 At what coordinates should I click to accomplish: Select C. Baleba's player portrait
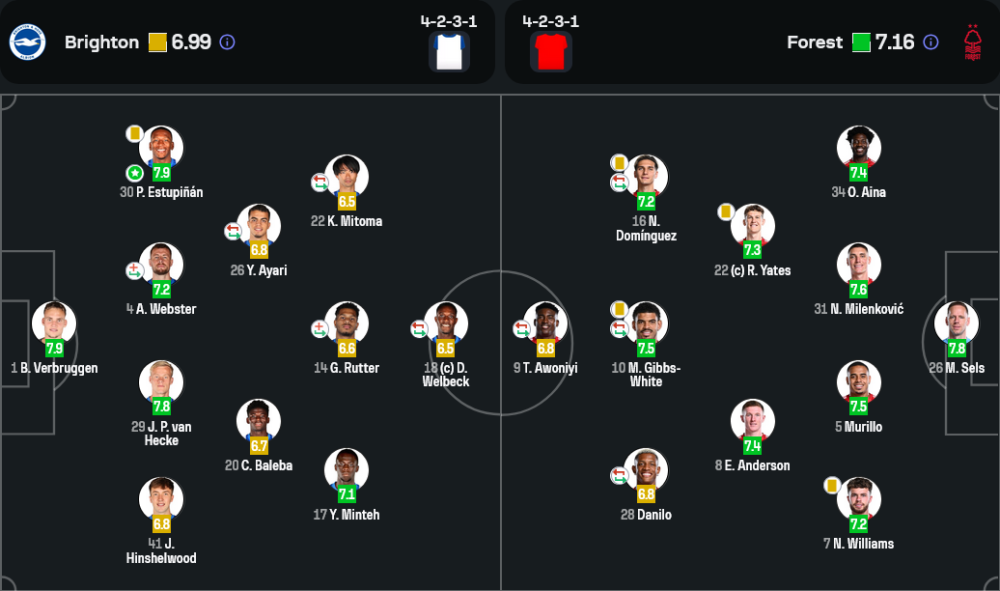point(259,422)
